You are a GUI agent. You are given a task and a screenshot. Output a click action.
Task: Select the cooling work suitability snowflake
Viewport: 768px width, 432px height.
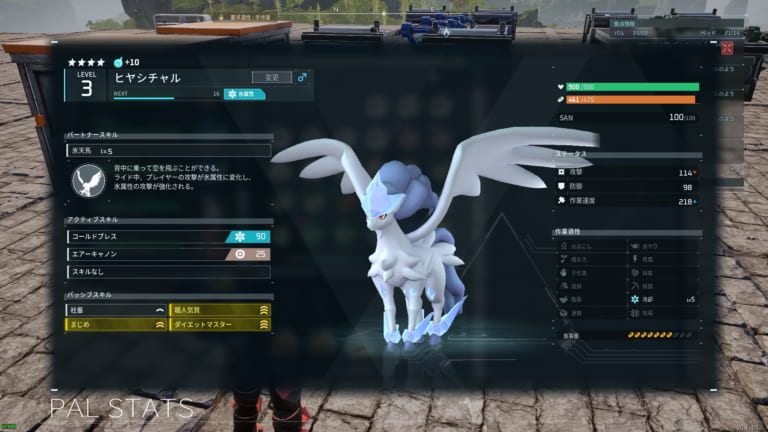[x=635, y=299]
